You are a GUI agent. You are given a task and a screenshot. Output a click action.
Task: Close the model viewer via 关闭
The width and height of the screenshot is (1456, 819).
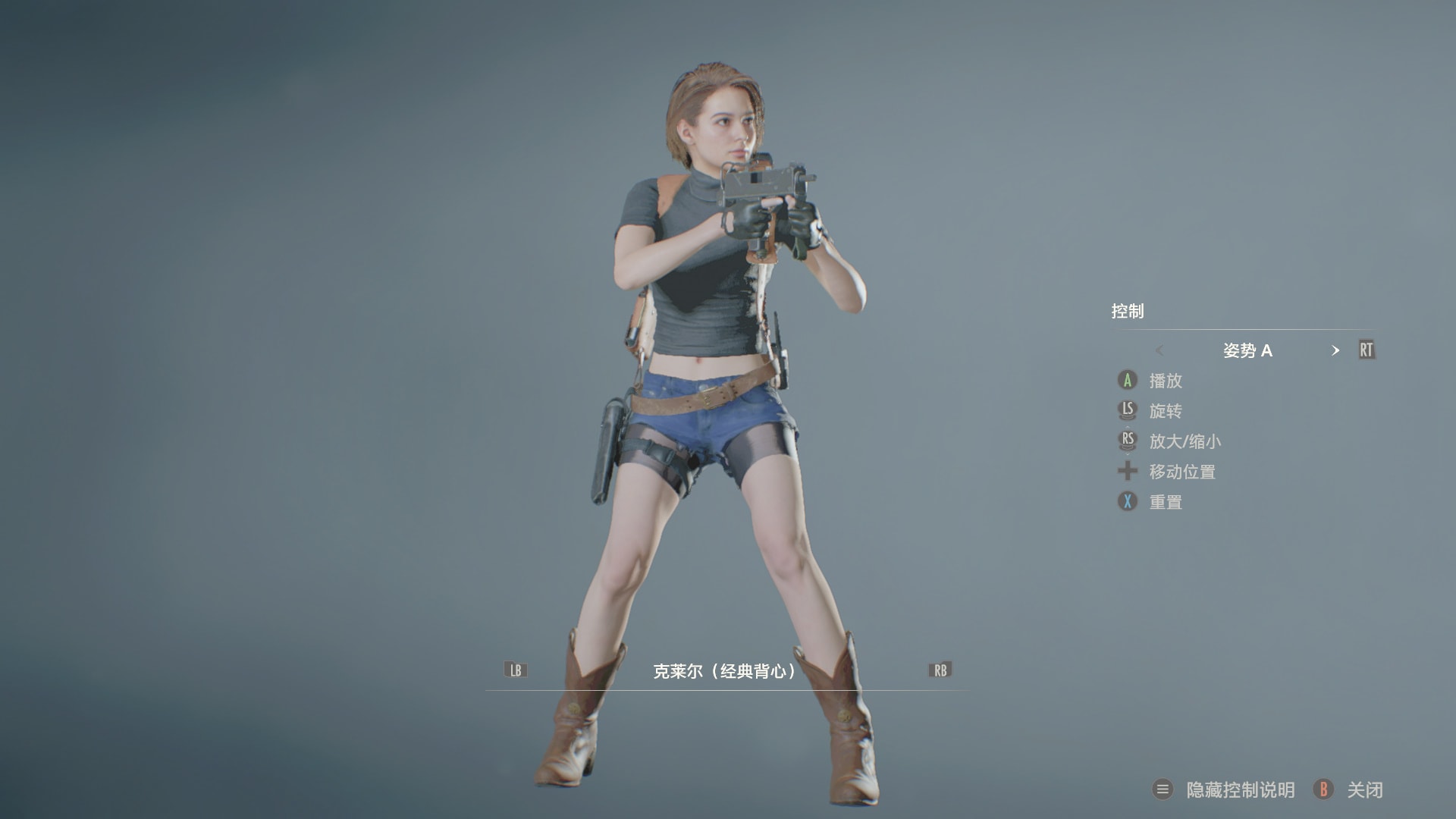(1364, 790)
